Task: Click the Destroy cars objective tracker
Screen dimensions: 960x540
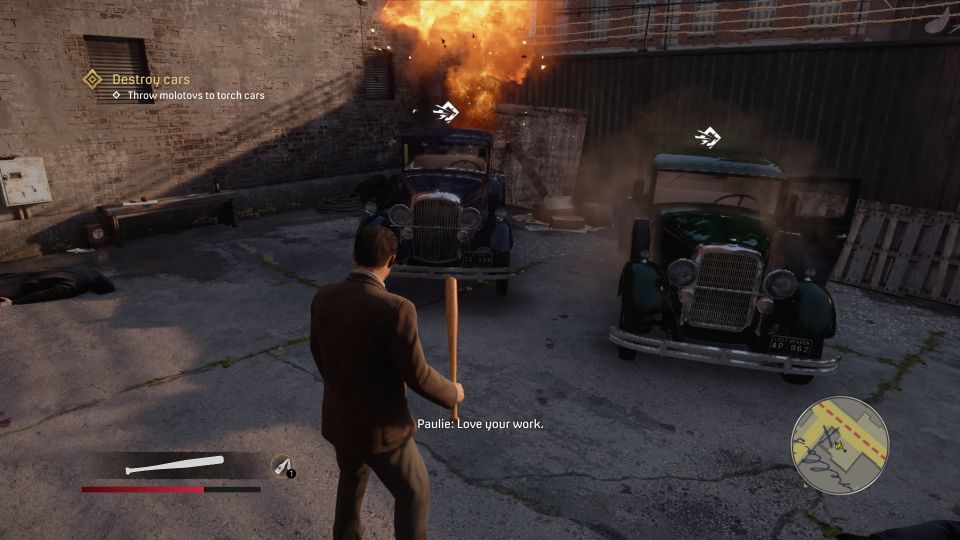Action: point(150,79)
